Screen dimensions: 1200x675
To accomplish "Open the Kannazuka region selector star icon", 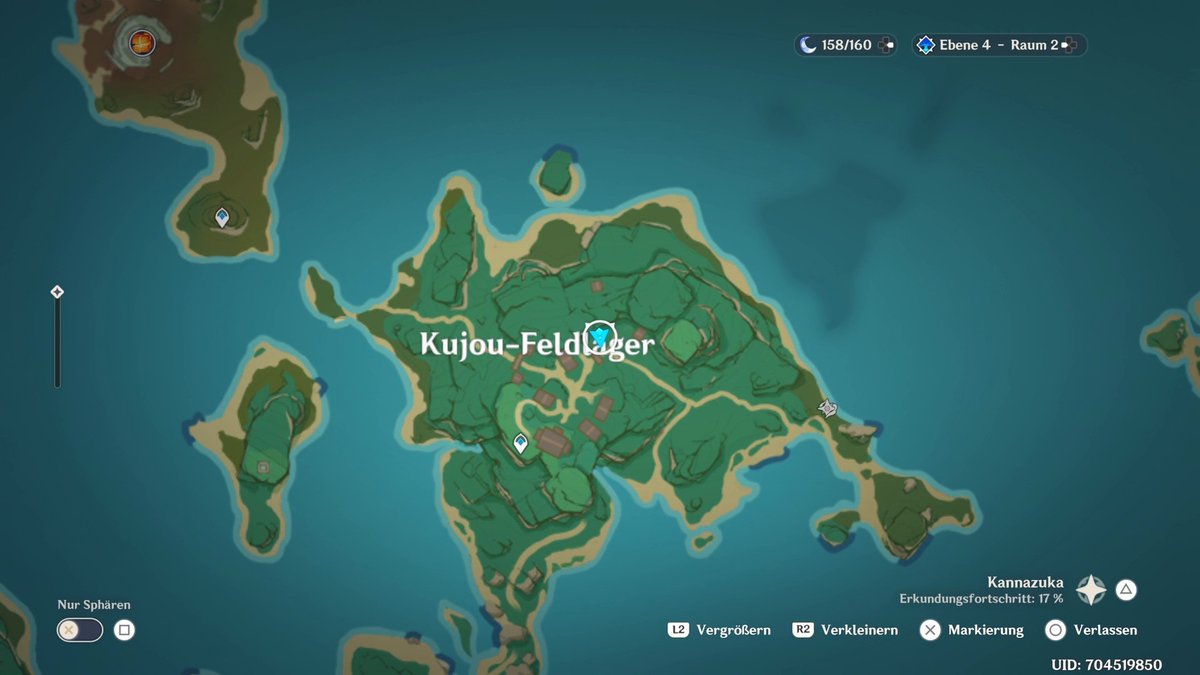I will pyautogui.click(x=1090, y=590).
